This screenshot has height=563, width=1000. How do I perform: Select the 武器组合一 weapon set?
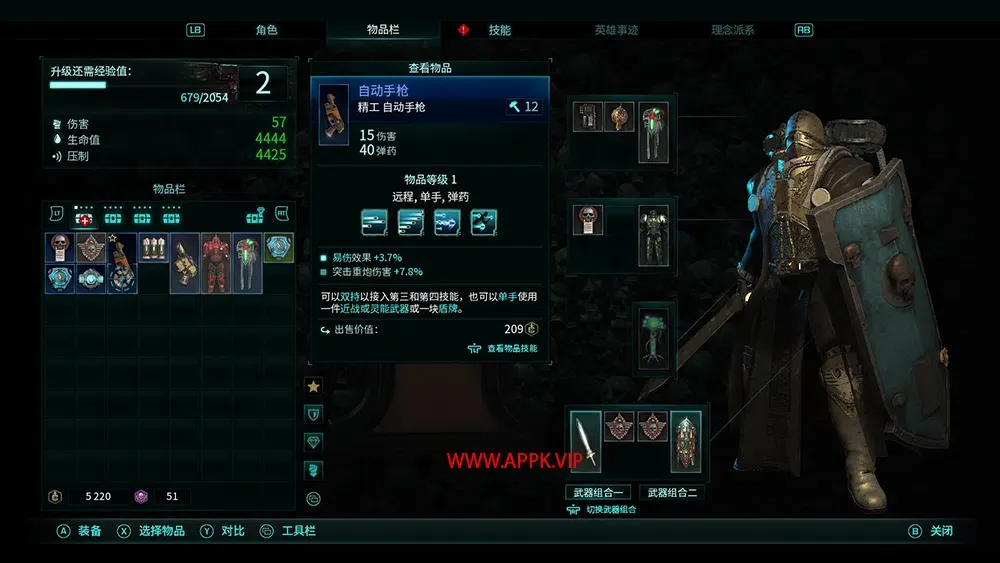point(597,492)
